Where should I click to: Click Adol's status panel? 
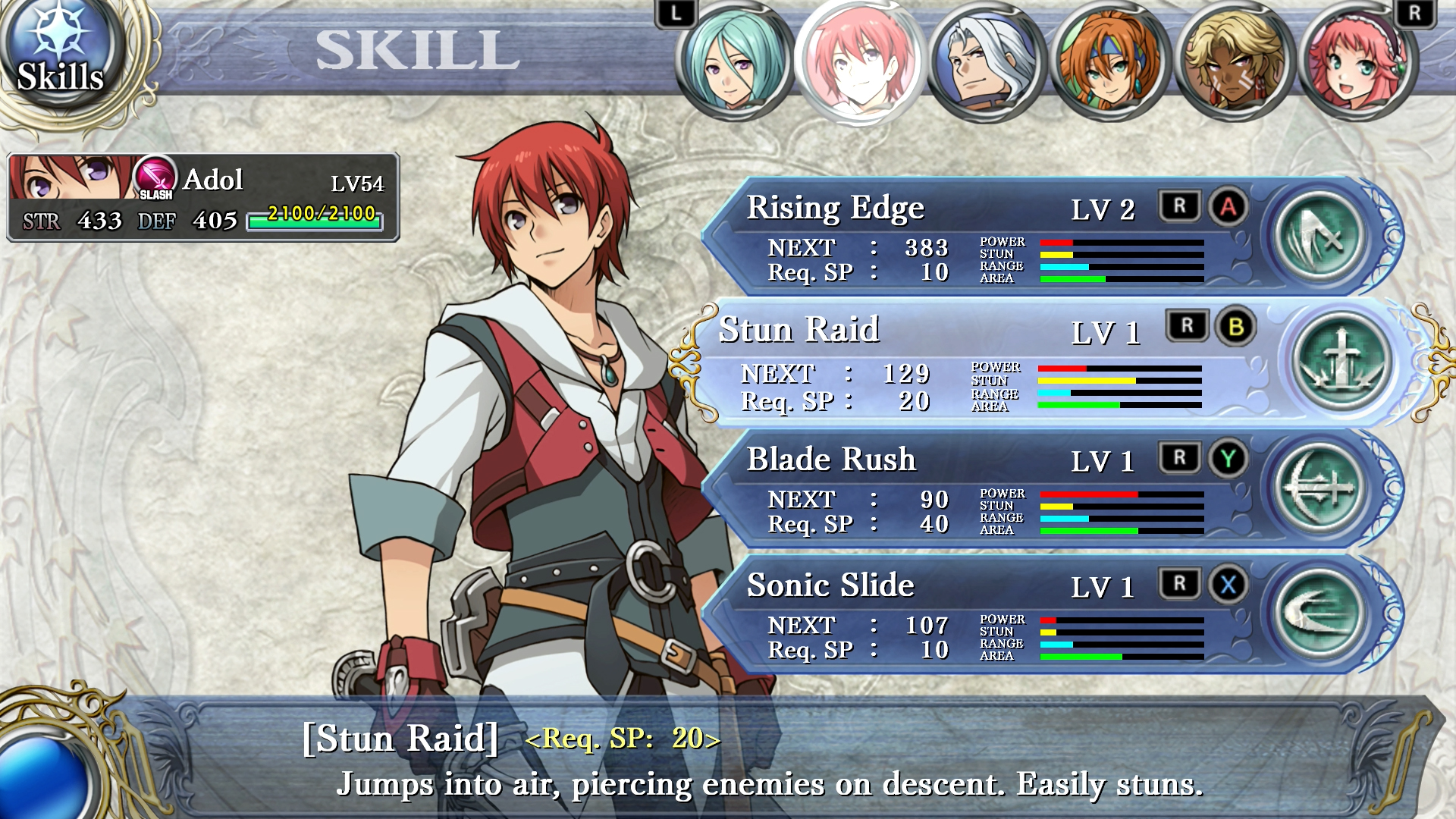tap(203, 197)
